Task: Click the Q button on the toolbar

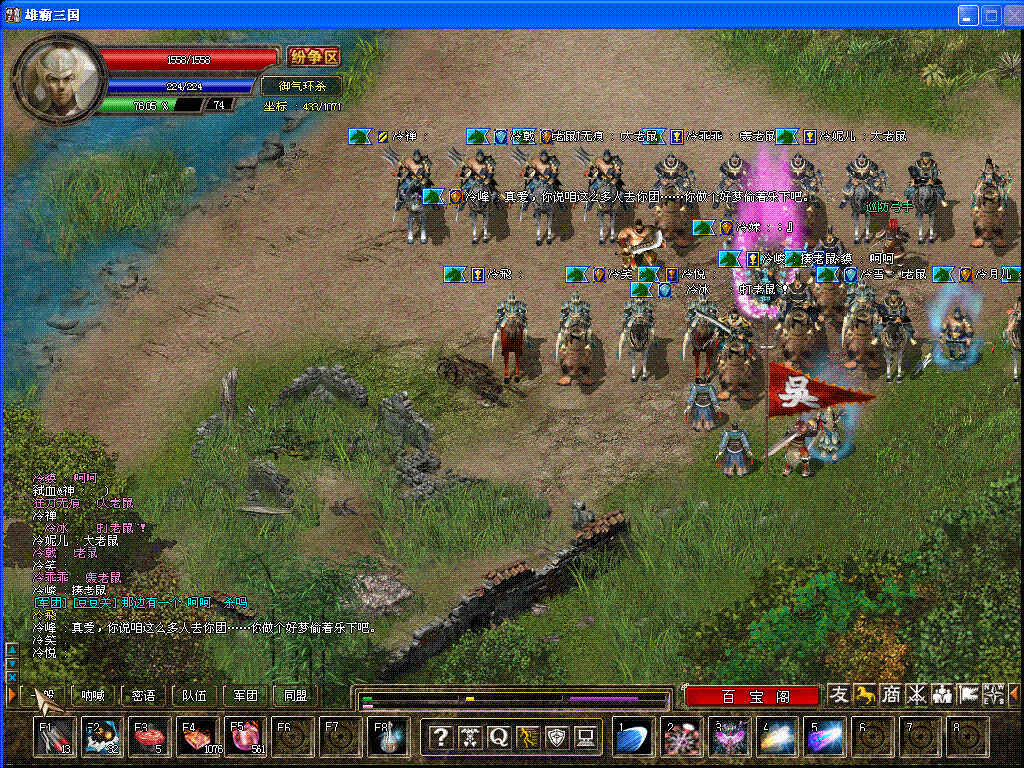Action: (498, 738)
